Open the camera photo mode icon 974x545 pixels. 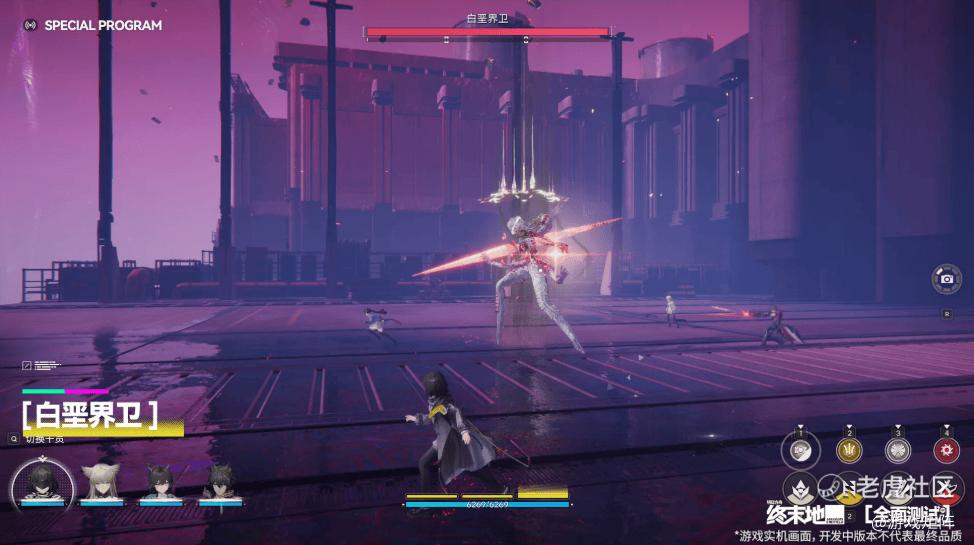pos(946,279)
